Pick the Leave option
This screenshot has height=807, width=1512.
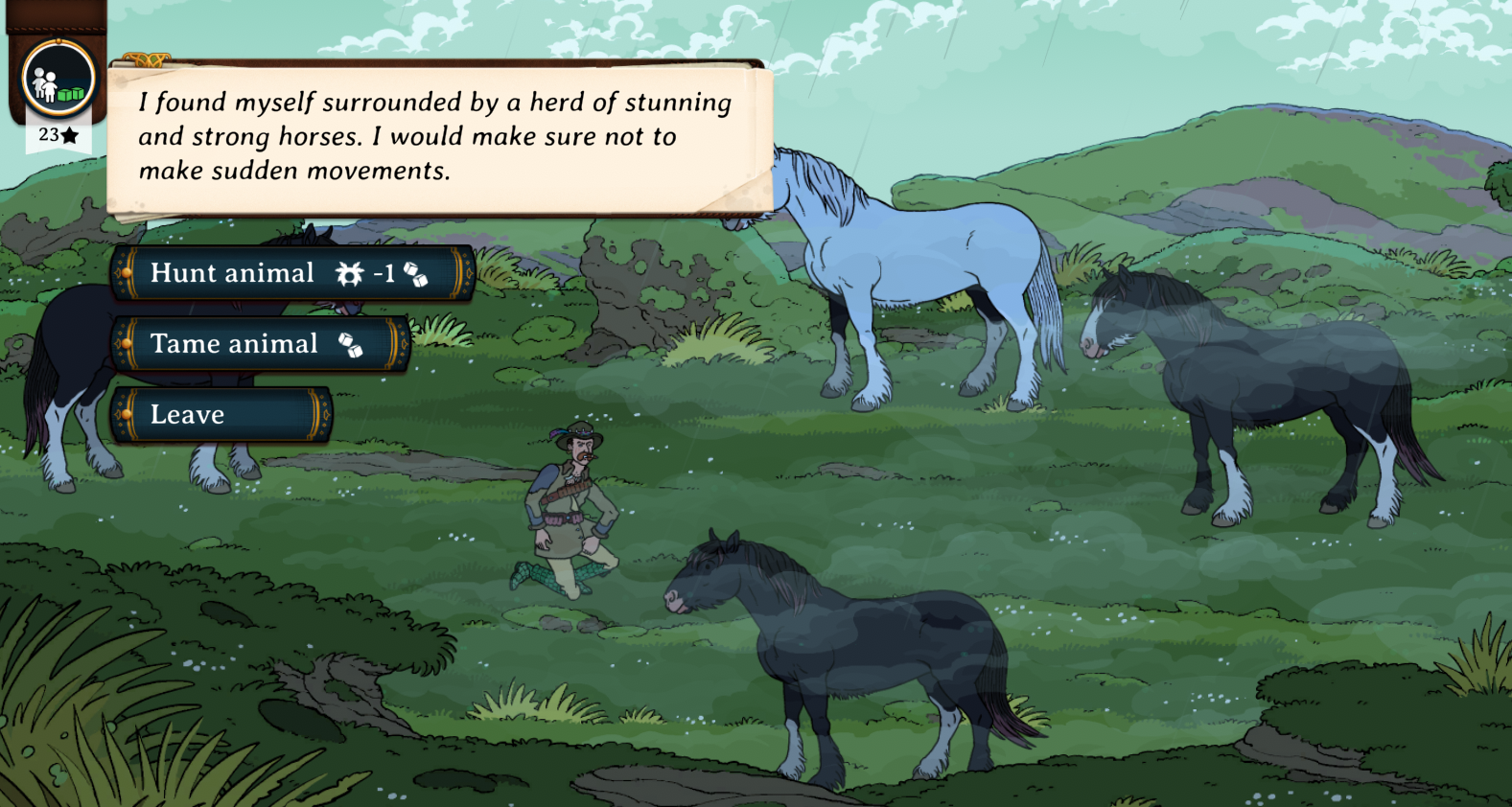click(x=221, y=415)
